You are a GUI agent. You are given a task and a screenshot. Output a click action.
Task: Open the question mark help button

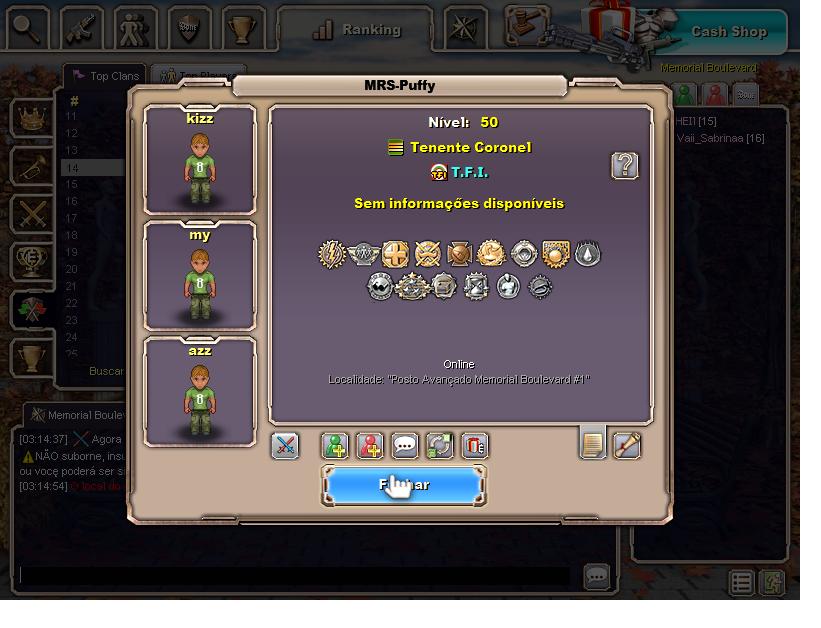(624, 166)
